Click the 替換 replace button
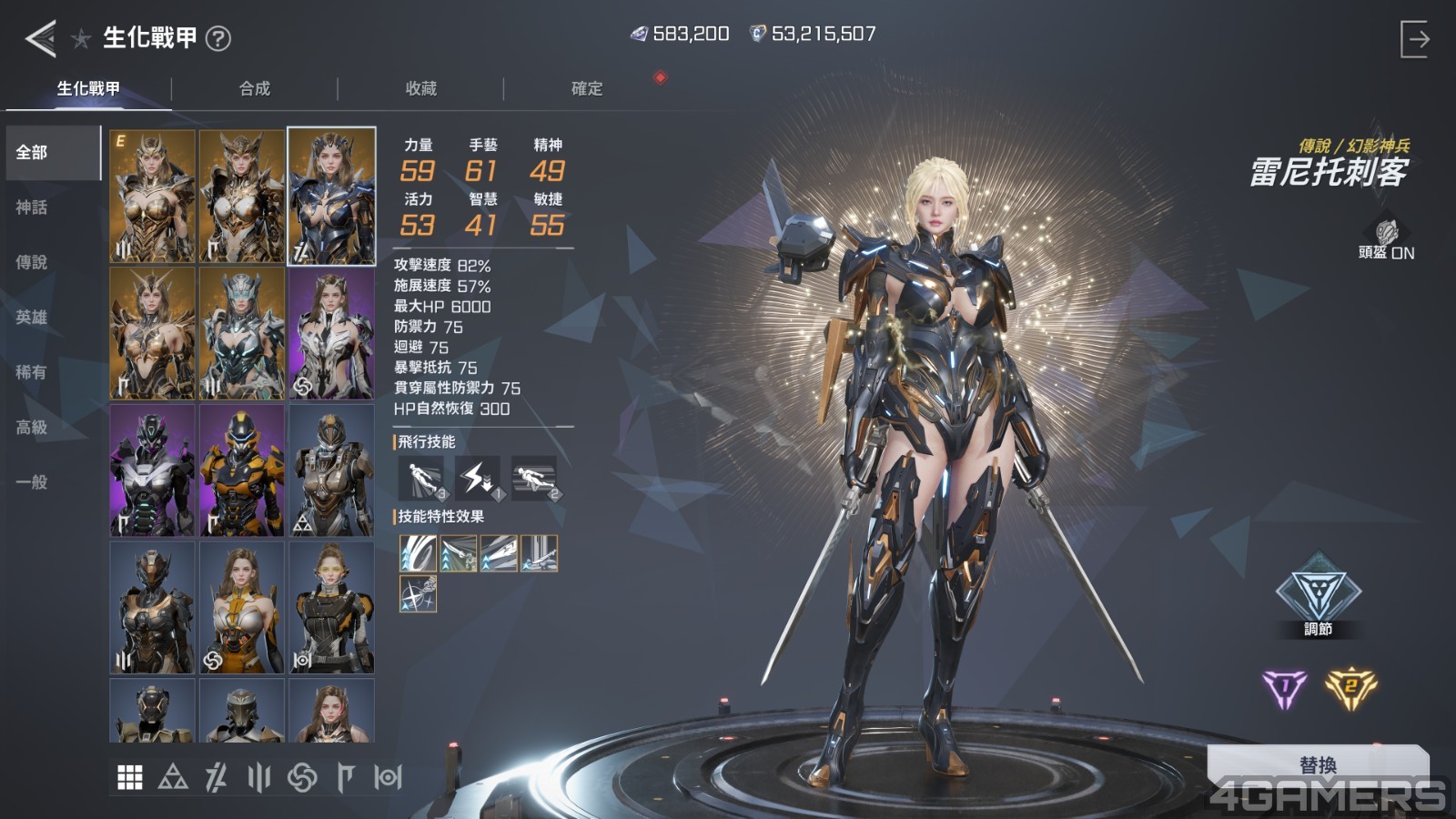1456x819 pixels. click(1318, 764)
